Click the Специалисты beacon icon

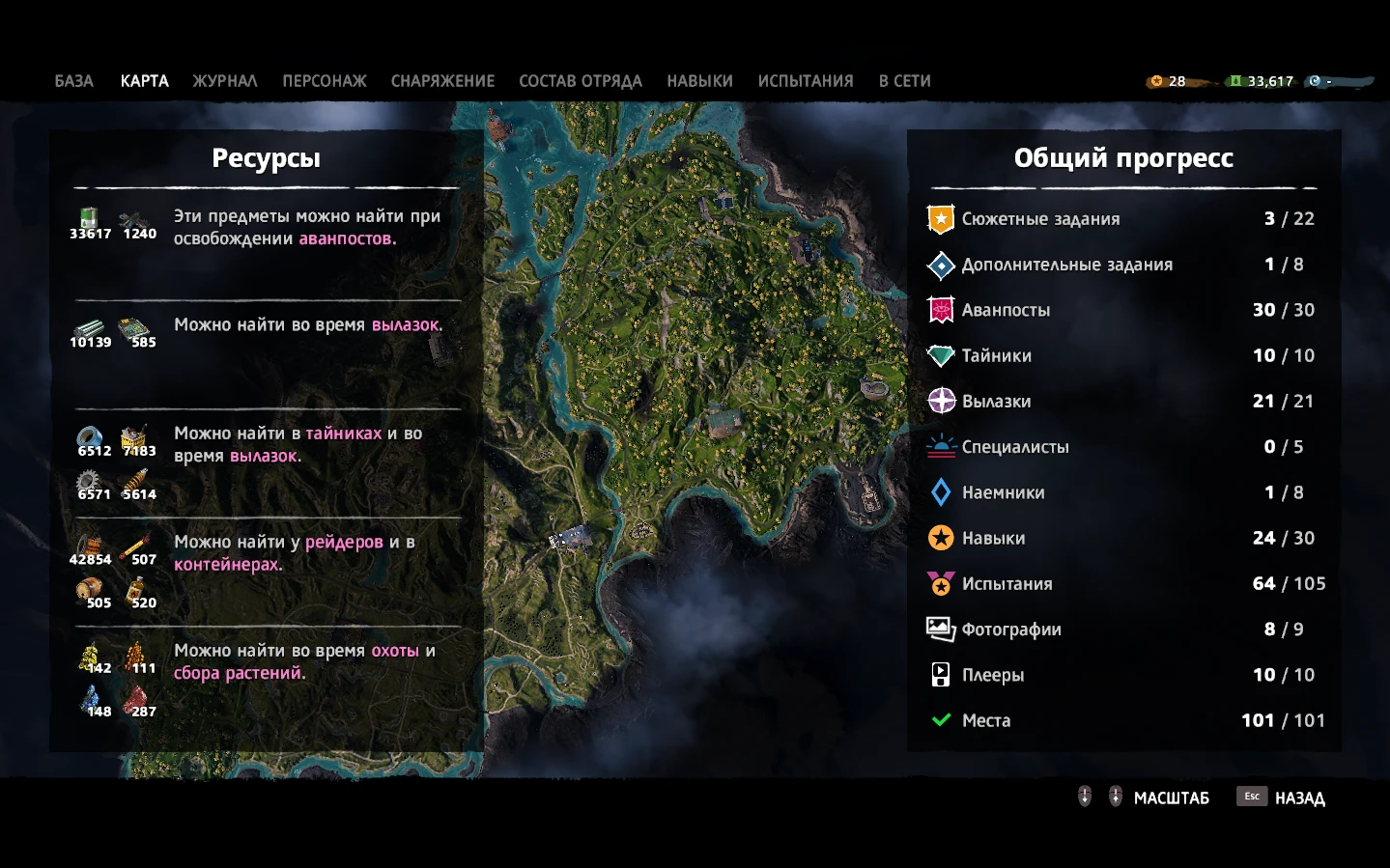[x=940, y=445]
